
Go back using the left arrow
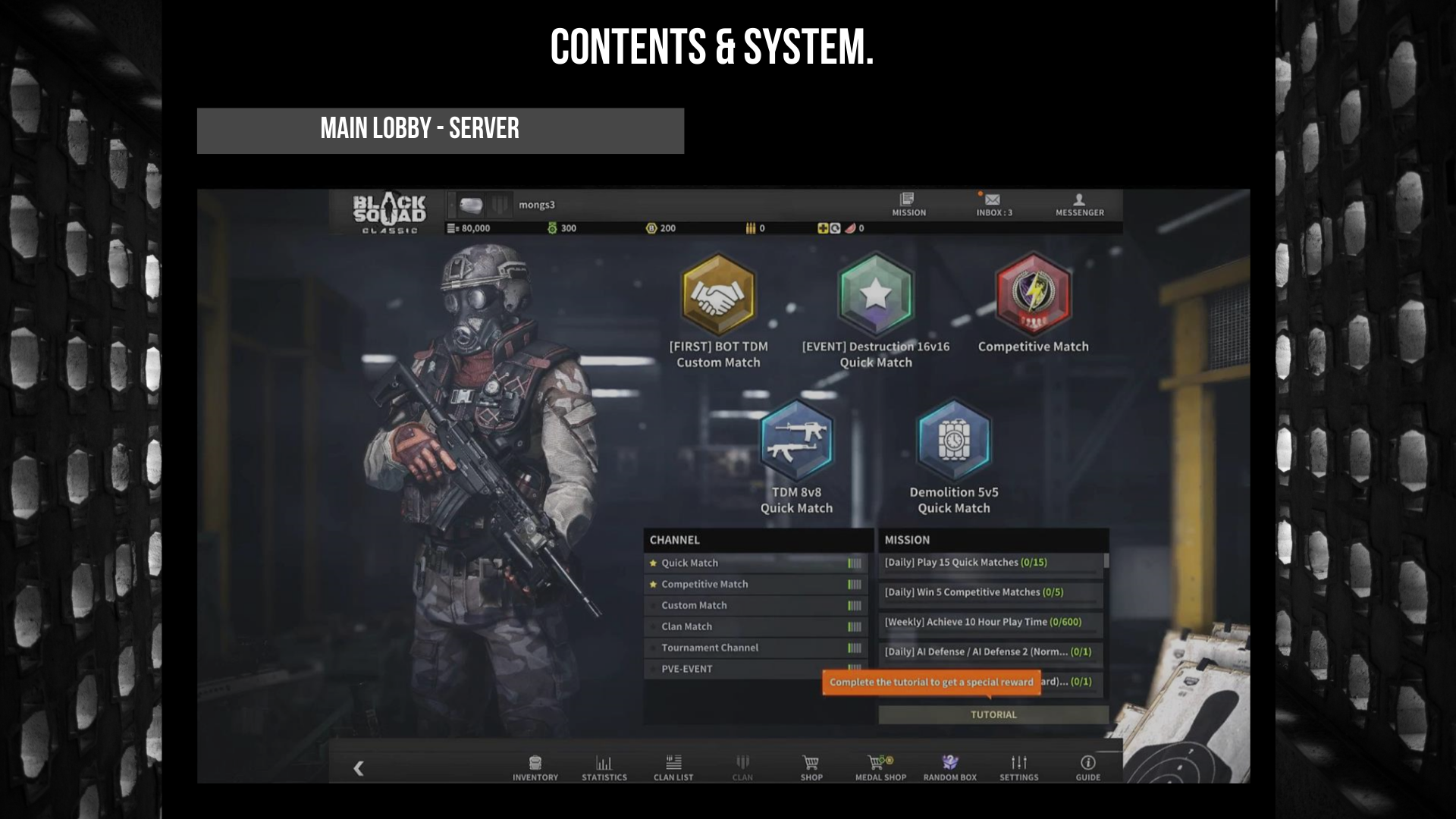coord(359,768)
